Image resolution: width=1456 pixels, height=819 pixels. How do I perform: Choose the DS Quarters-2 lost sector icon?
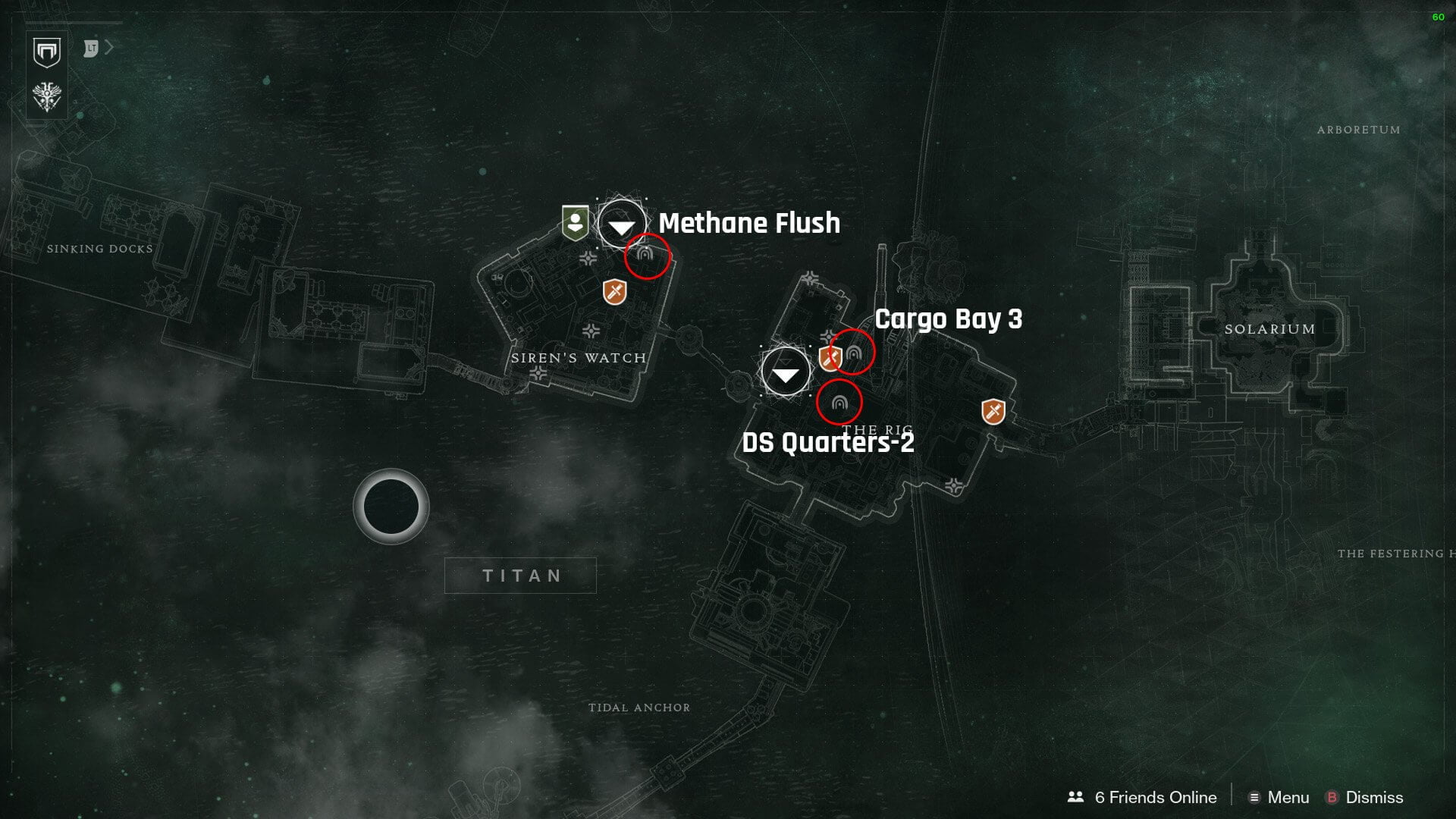point(839,403)
